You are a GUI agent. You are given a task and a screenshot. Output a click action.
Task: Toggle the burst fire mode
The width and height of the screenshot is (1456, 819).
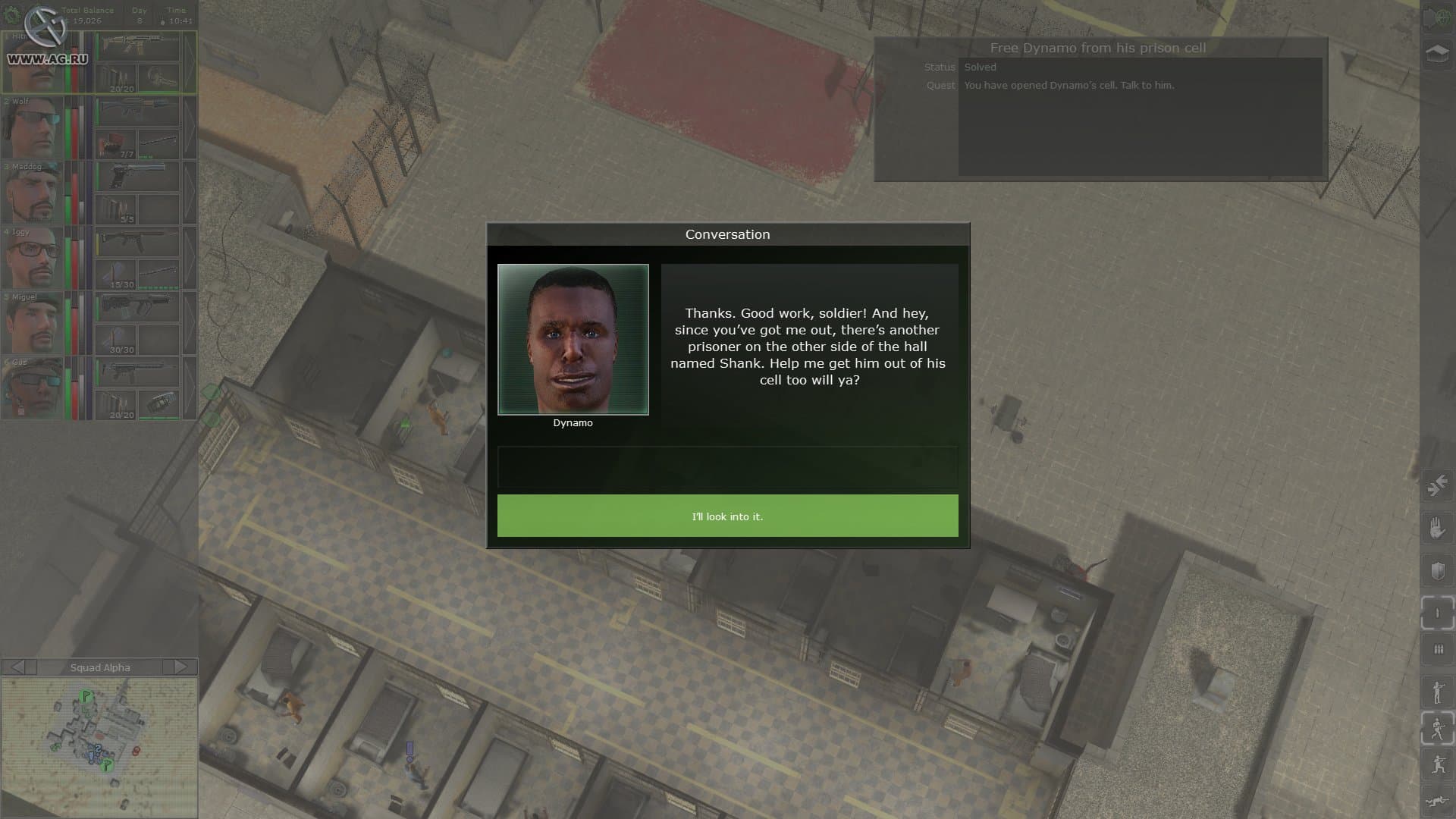click(x=1436, y=649)
